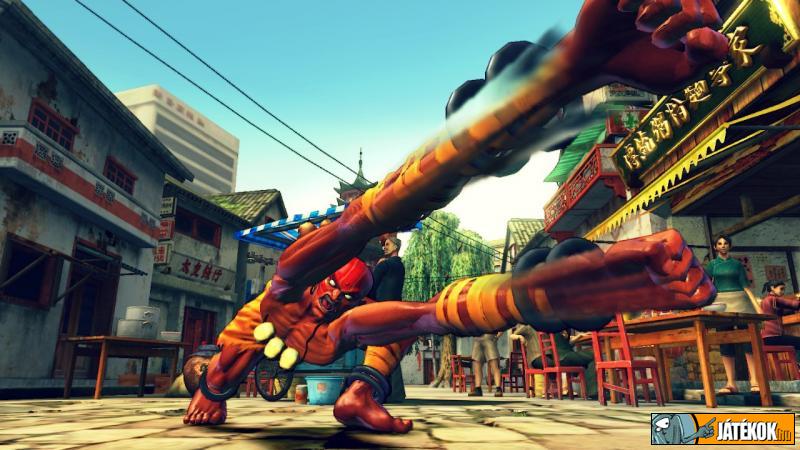This screenshot has height=450, width=800.
Task: Click the JATEKOK.hu watermark logo
Action: [722, 428]
